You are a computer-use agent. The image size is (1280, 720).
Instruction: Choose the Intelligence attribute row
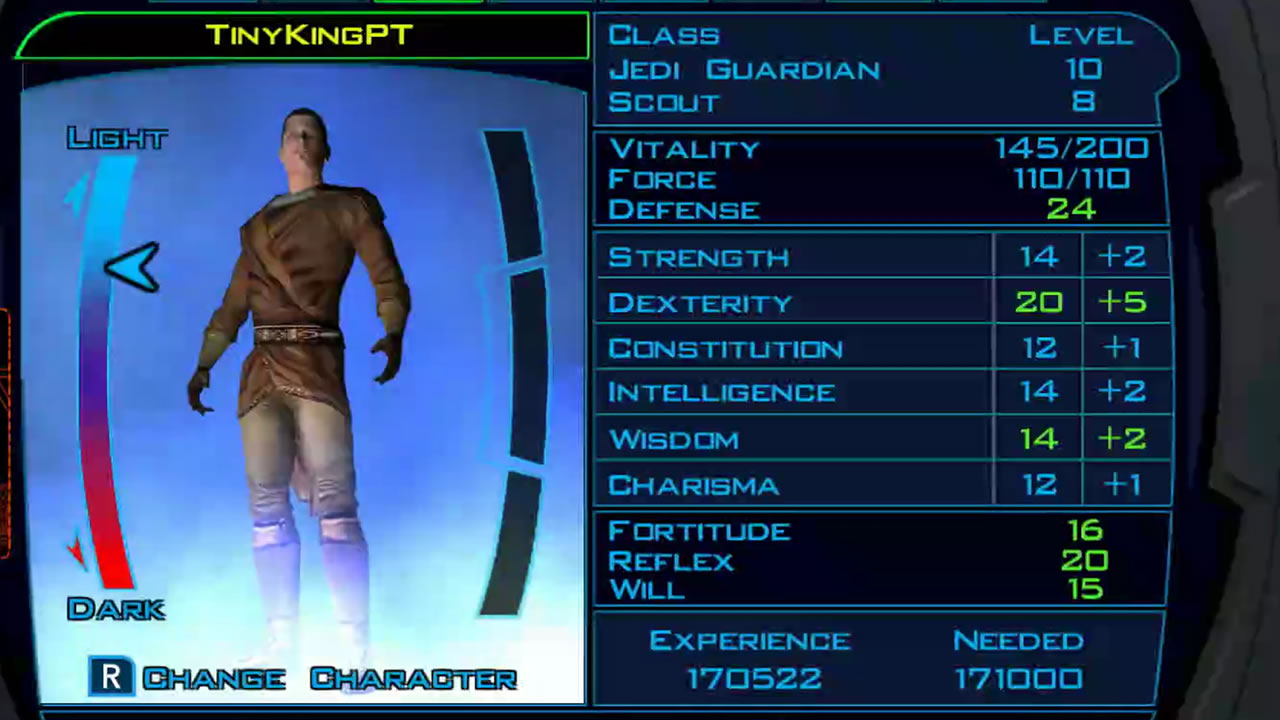tap(721, 392)
